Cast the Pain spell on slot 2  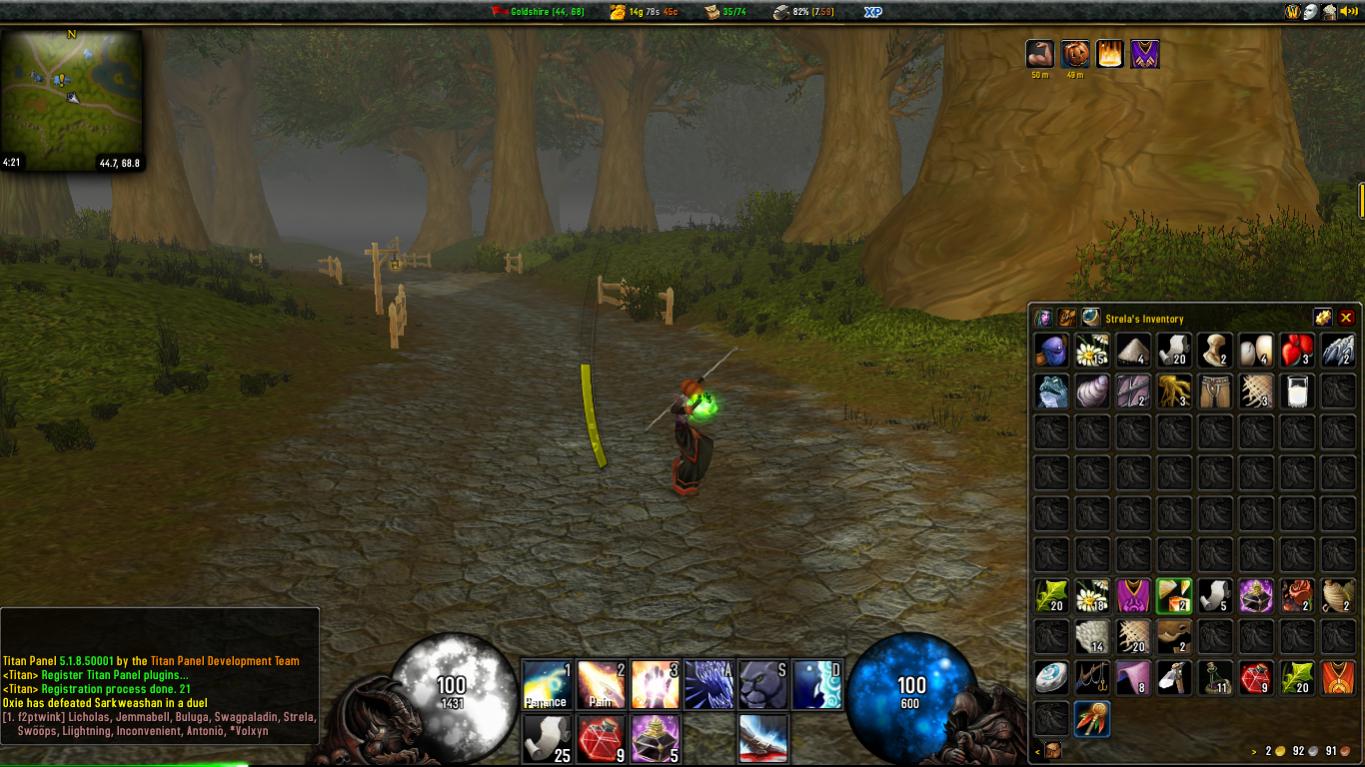click(x=601, y=684)
